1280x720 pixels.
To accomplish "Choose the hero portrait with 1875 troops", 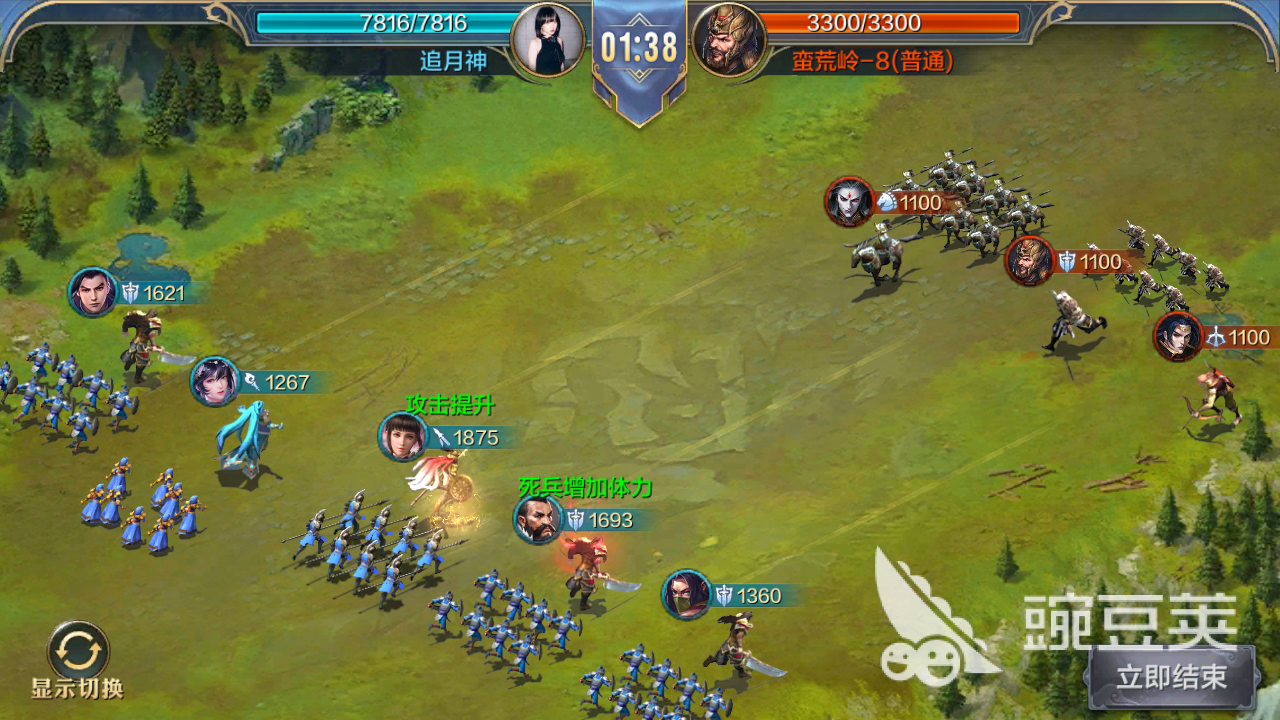I will point(403,437).
